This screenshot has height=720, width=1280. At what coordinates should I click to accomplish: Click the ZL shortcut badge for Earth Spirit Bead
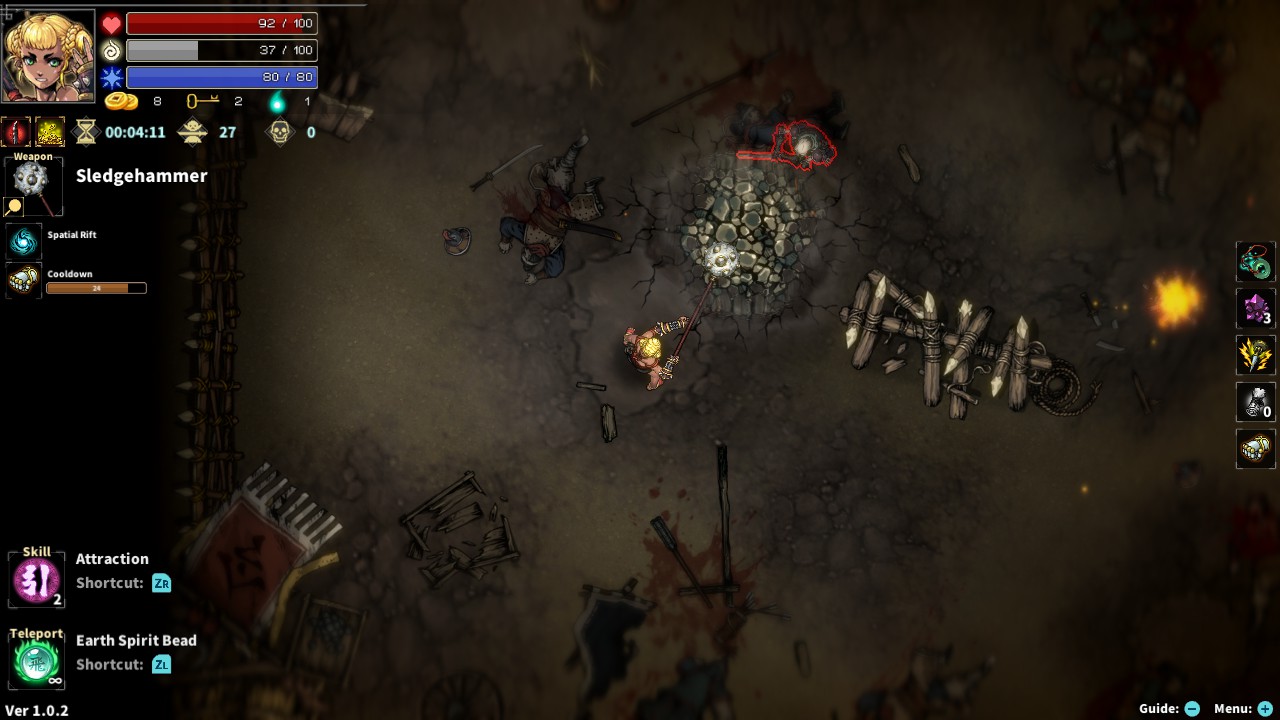161,663
